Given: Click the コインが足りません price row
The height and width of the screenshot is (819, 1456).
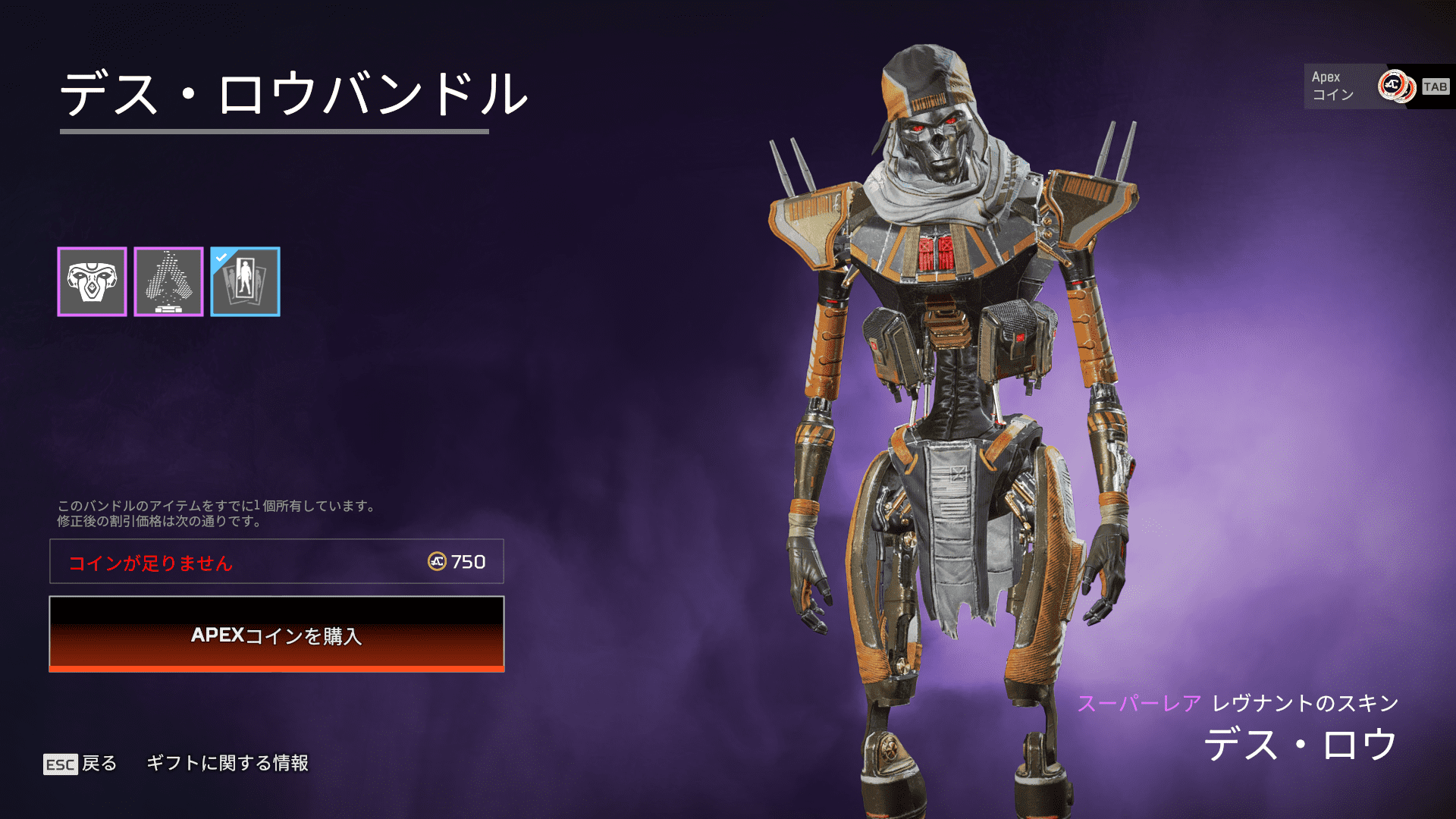Looking at the screenshot, I should click(x=277, y=562).
